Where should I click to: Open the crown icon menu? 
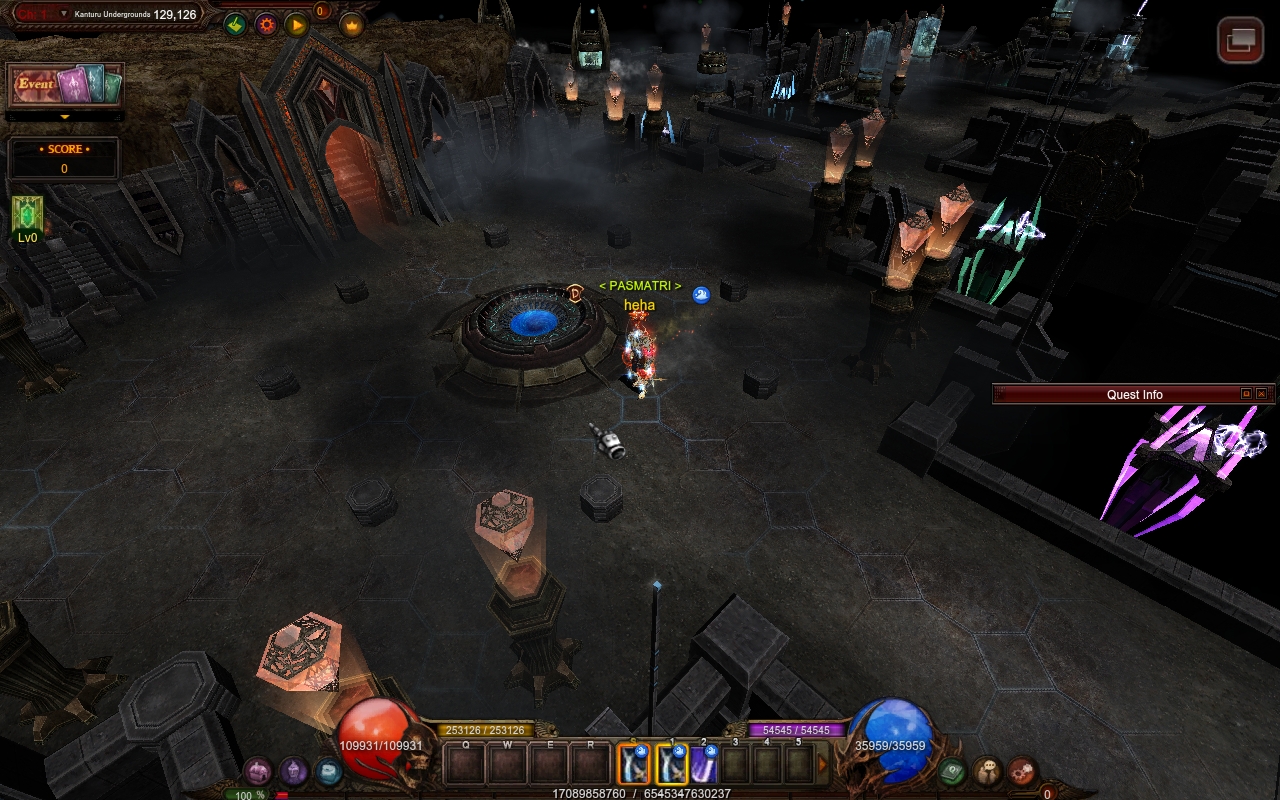click(x=351, y=24)
